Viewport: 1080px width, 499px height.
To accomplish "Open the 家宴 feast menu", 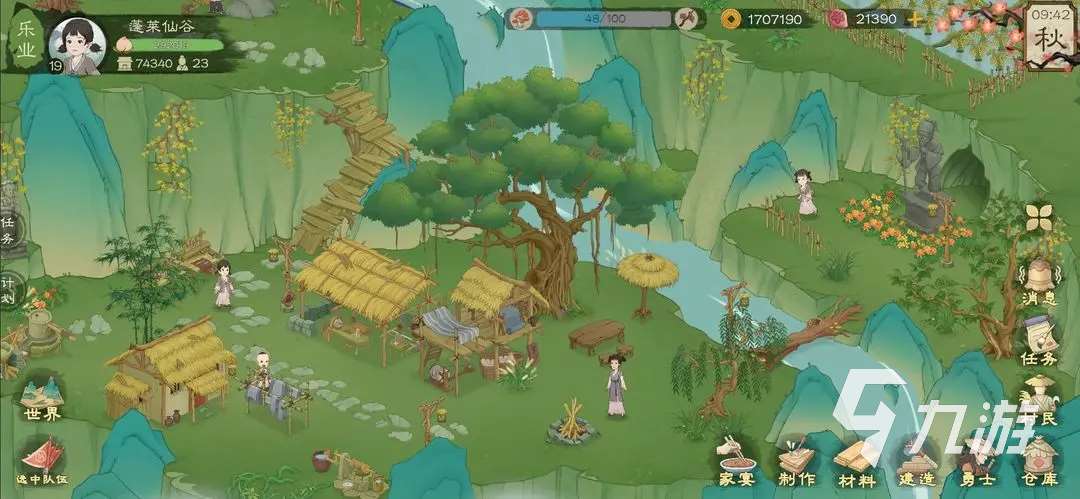I will click(x=735, y=461).
